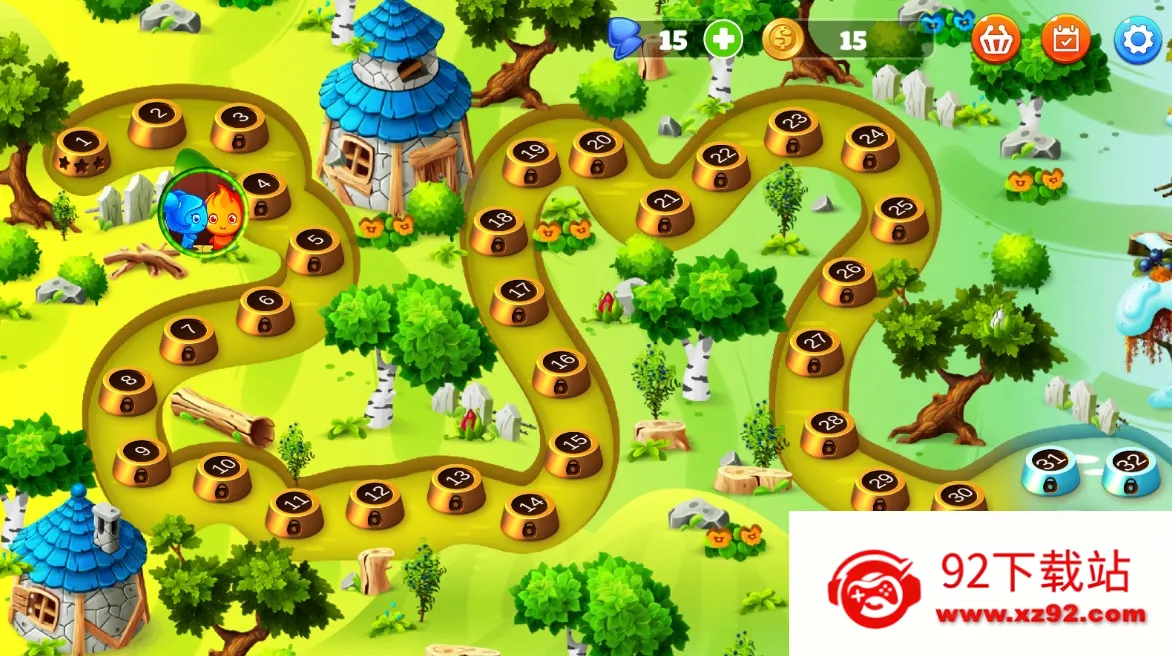Open the gear settings button

click(x=1137, y=41)
